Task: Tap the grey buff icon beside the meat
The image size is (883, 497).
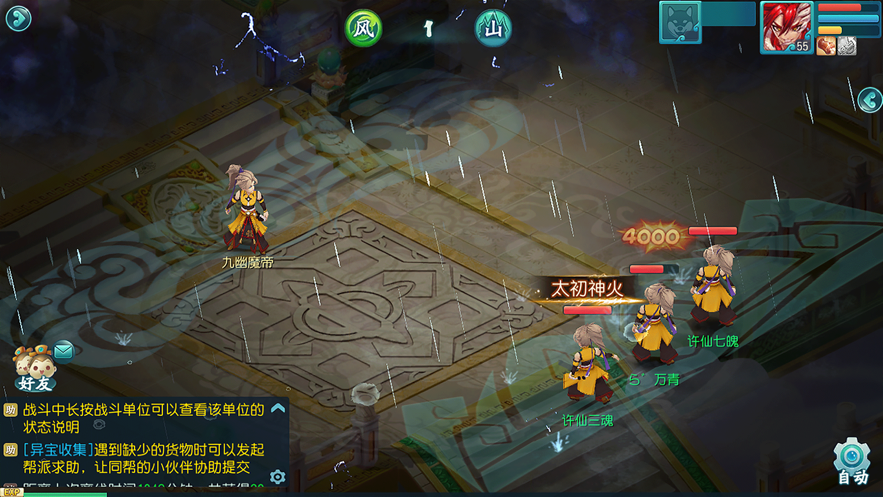Action: coord(847,45)
